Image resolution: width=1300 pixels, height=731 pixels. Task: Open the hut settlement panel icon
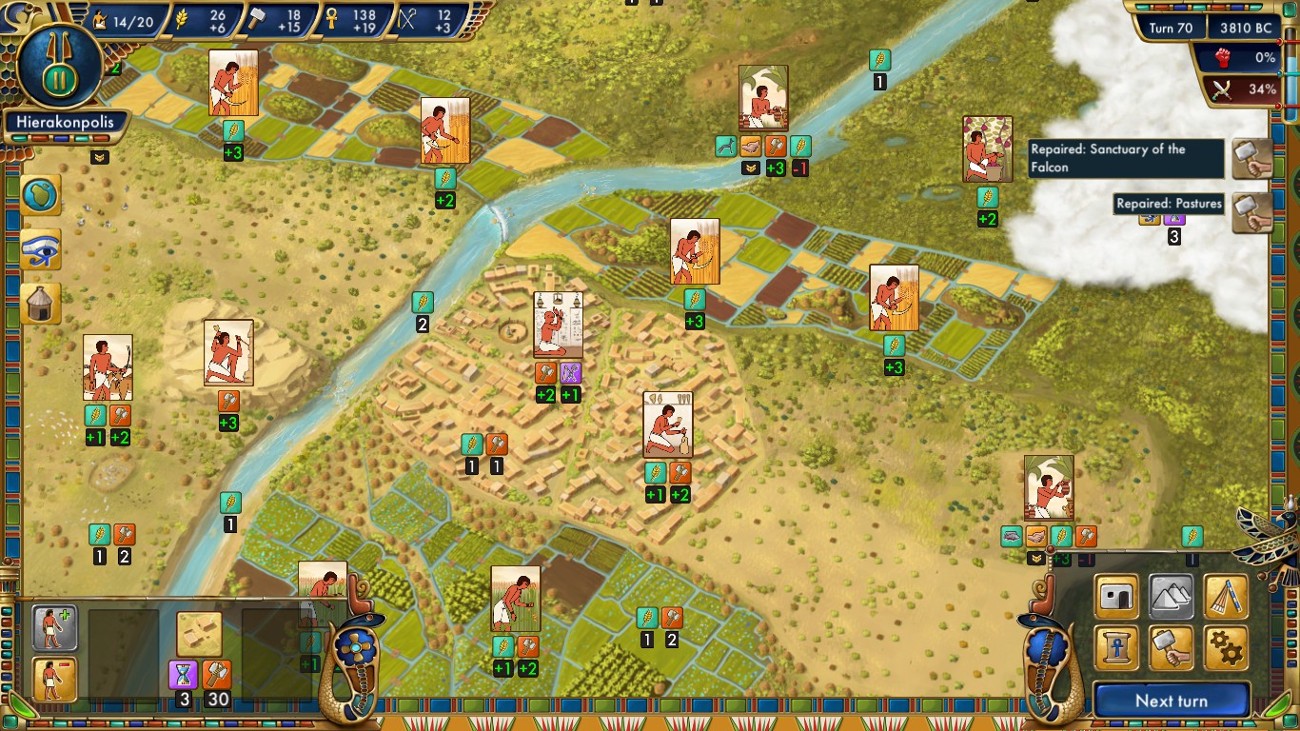[40, 300]
